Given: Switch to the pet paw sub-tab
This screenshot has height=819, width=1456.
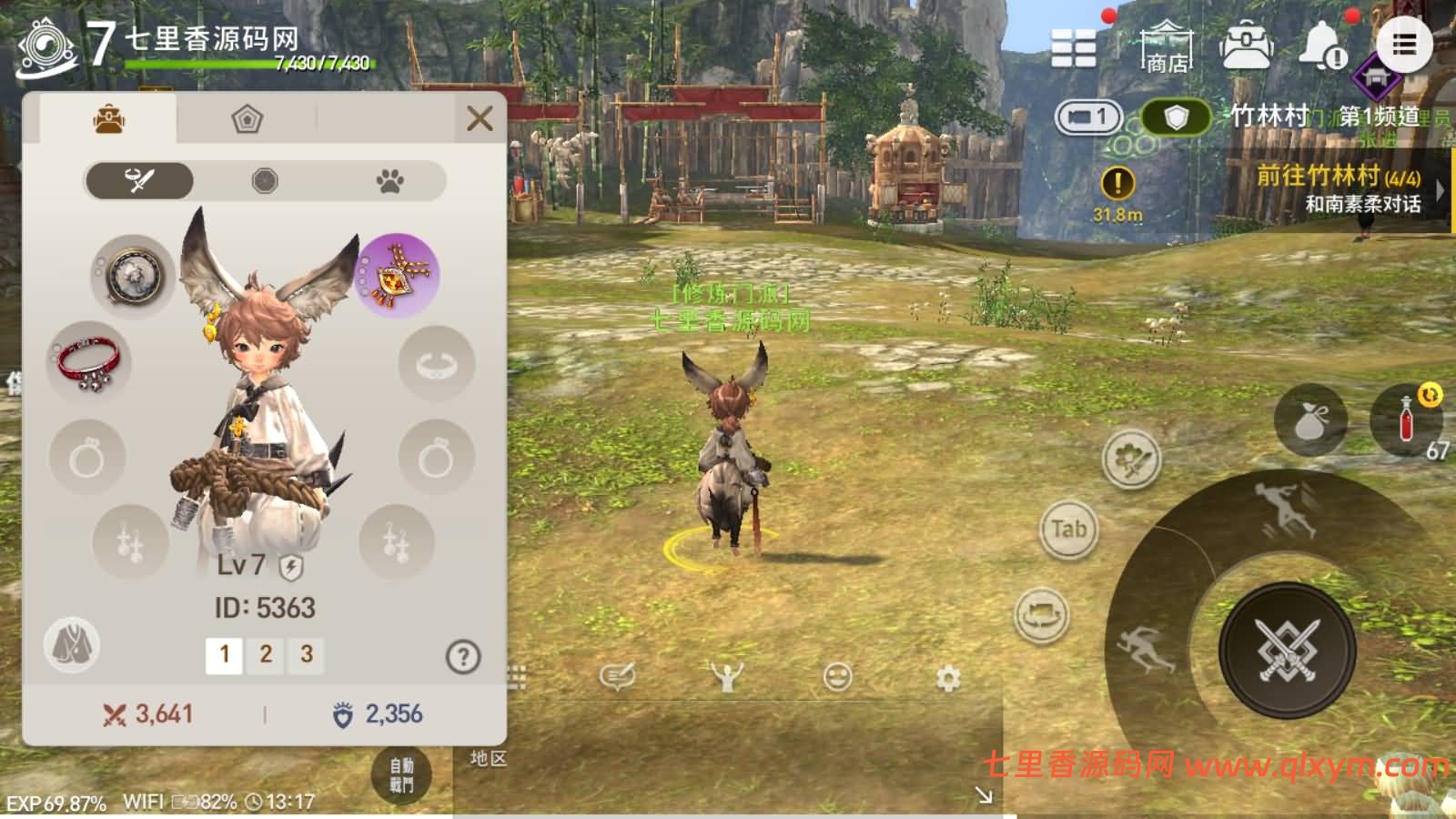Looking at the screenshot, I should (x=390, y=181).
